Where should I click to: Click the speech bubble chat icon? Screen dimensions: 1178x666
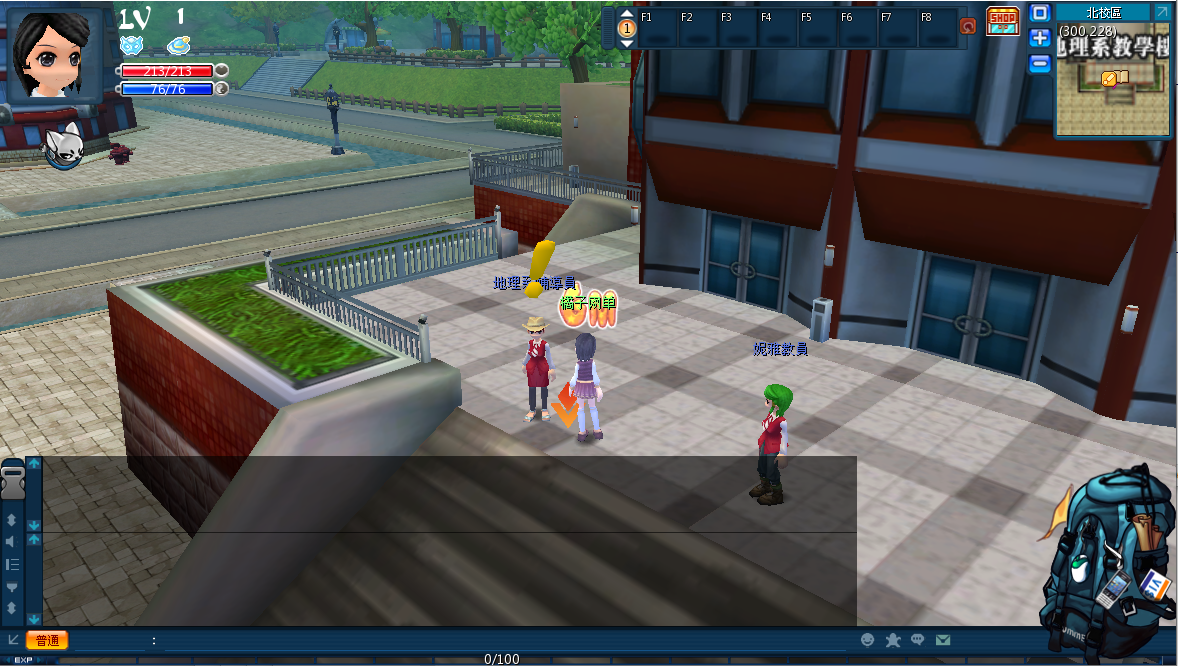(x=917, y=640)
